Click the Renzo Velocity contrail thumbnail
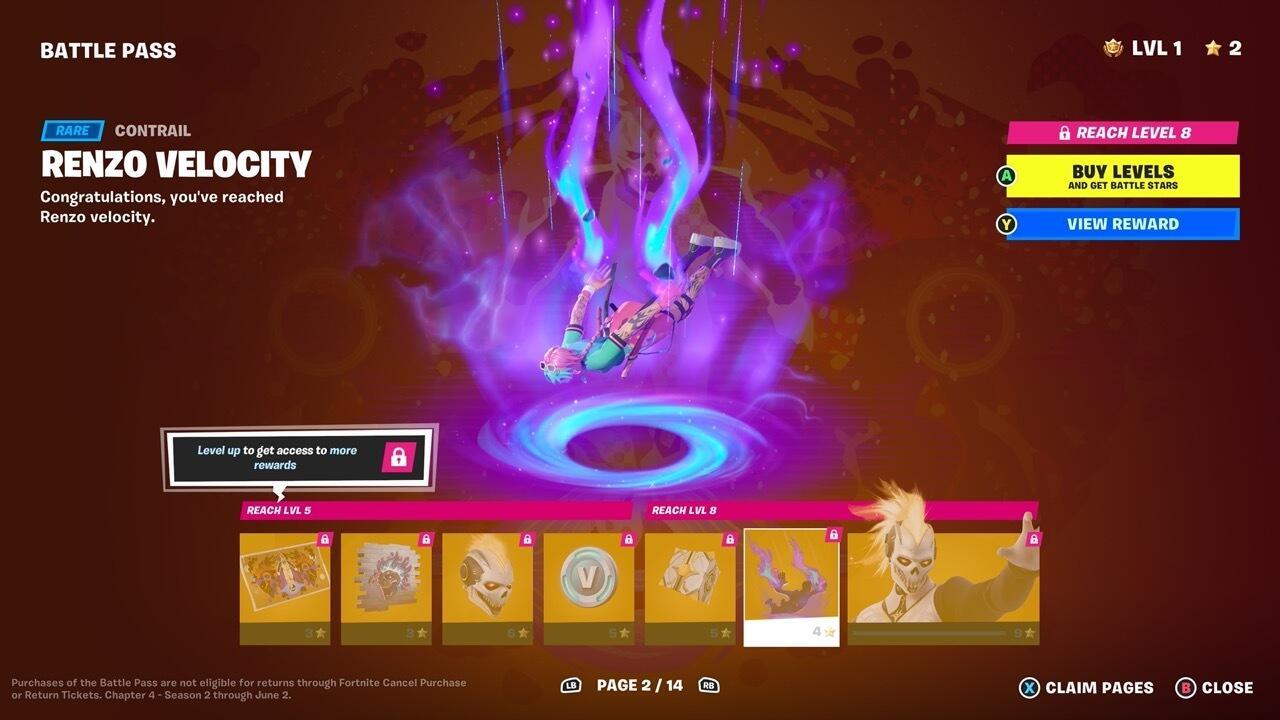Viewport: 1280px width, 720px height. click(x=790, y=580)
